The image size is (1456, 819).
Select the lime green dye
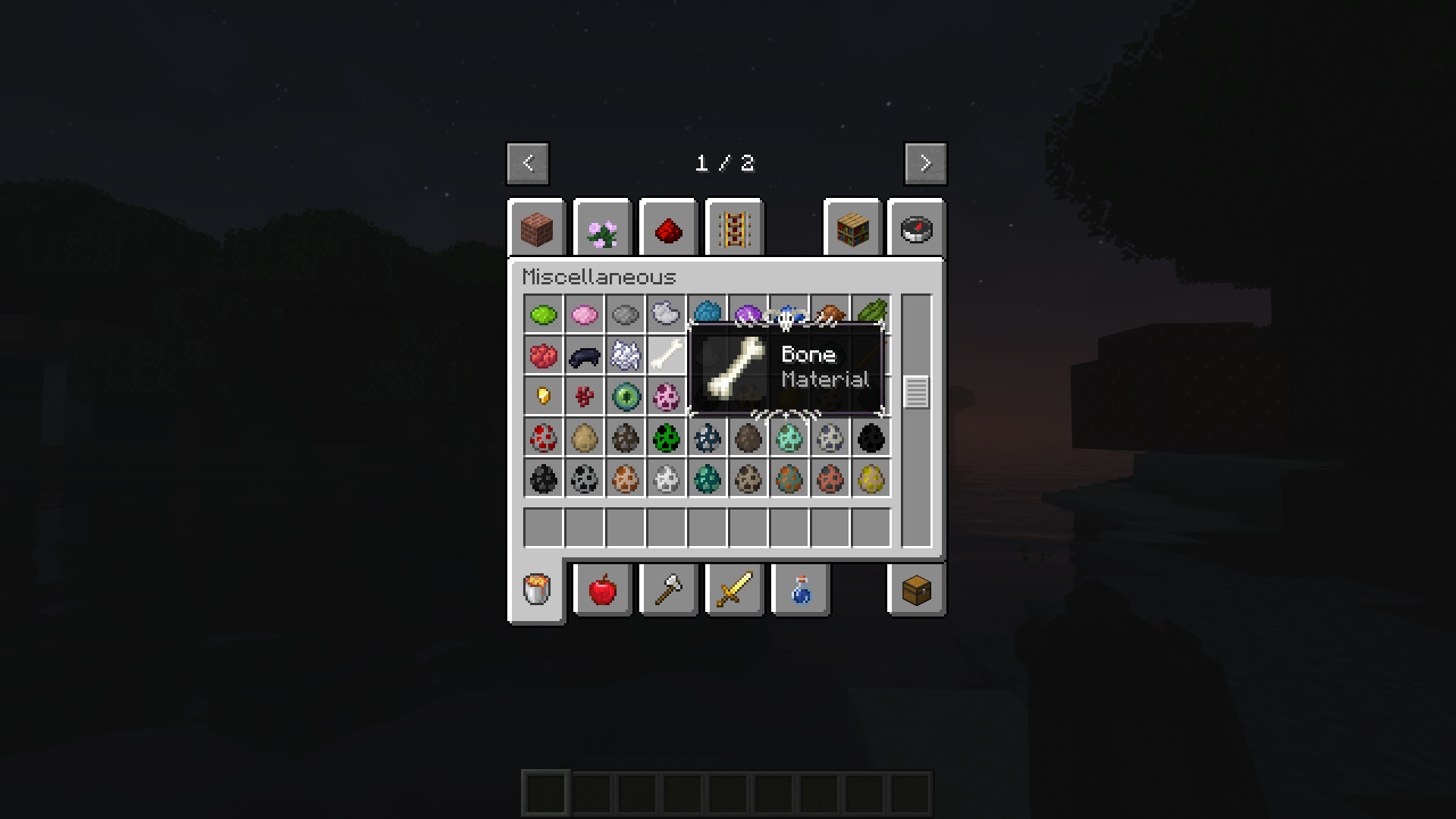pyautogui.click(x=543, y=314)
